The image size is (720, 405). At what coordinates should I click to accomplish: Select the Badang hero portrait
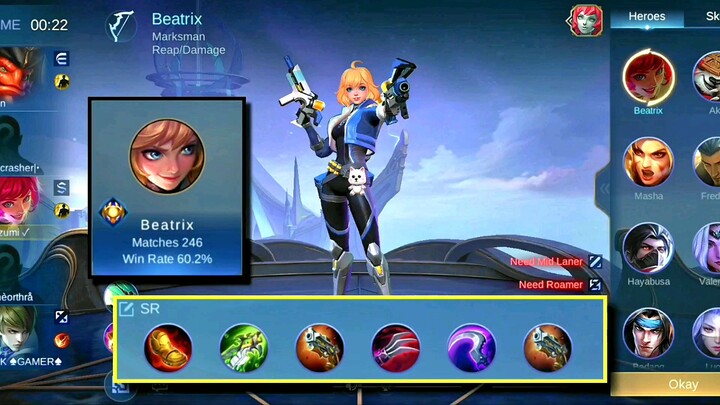[648, 334]
